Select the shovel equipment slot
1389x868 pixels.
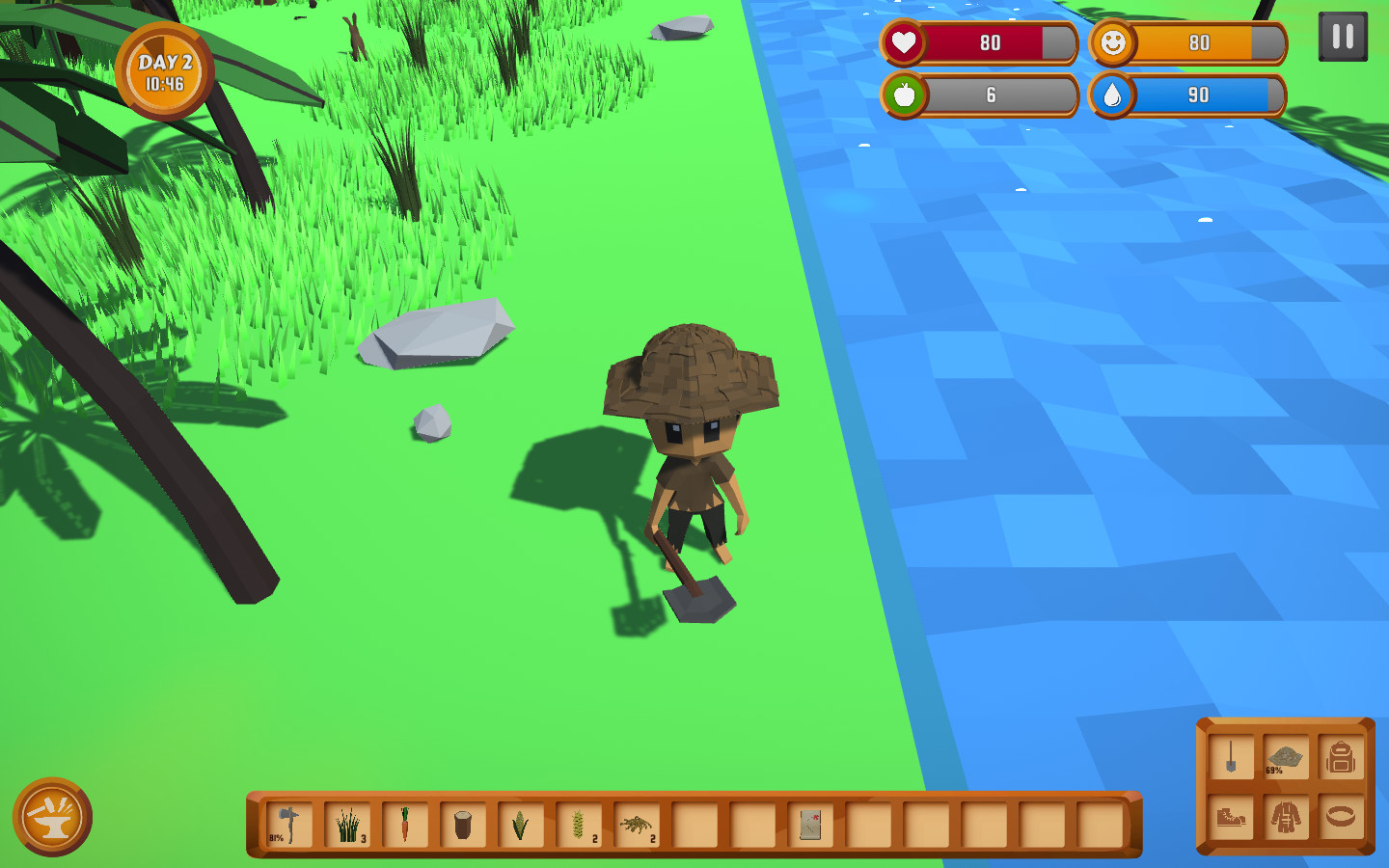1234,757
